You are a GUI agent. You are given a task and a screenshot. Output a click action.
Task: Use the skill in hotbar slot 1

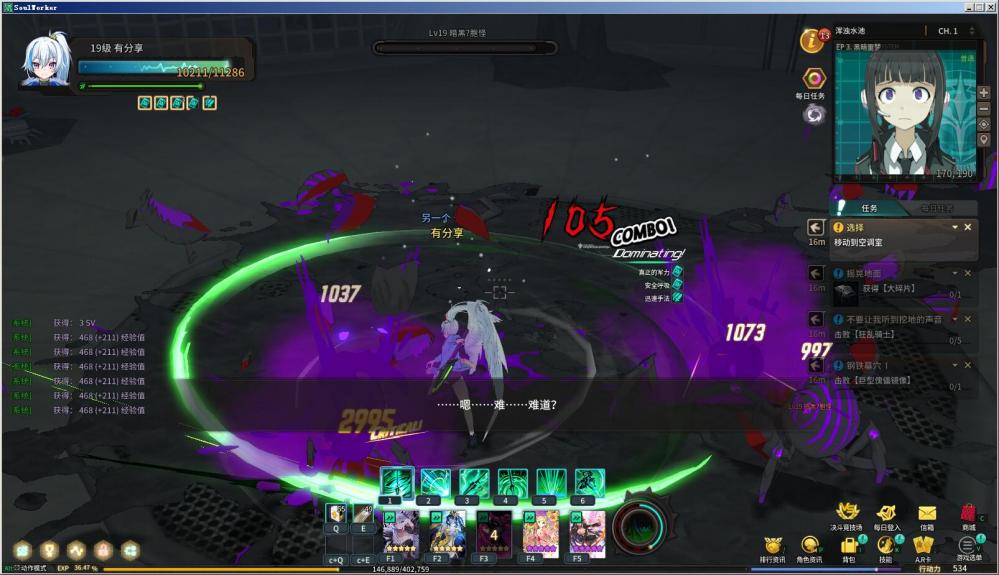tap(396, 482)
